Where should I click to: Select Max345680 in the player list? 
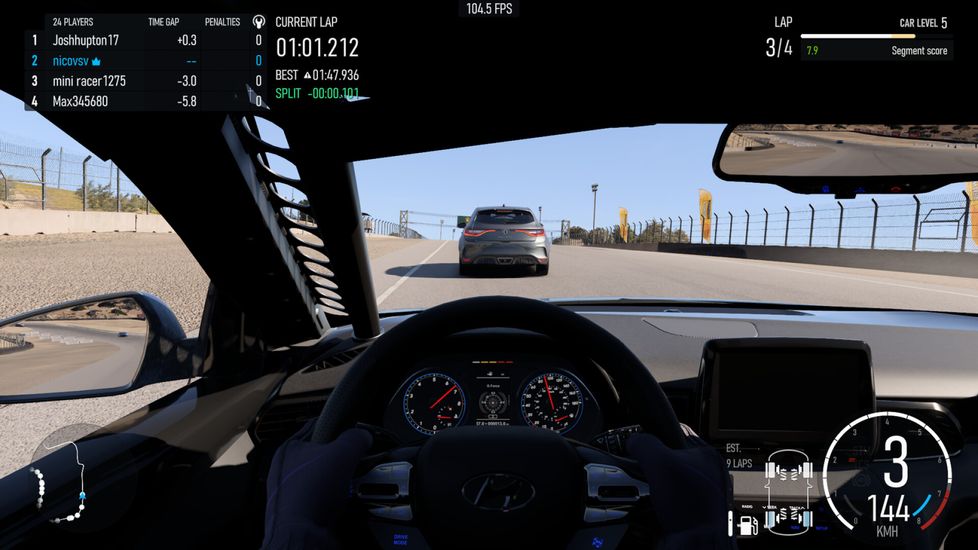coord(80,101)
